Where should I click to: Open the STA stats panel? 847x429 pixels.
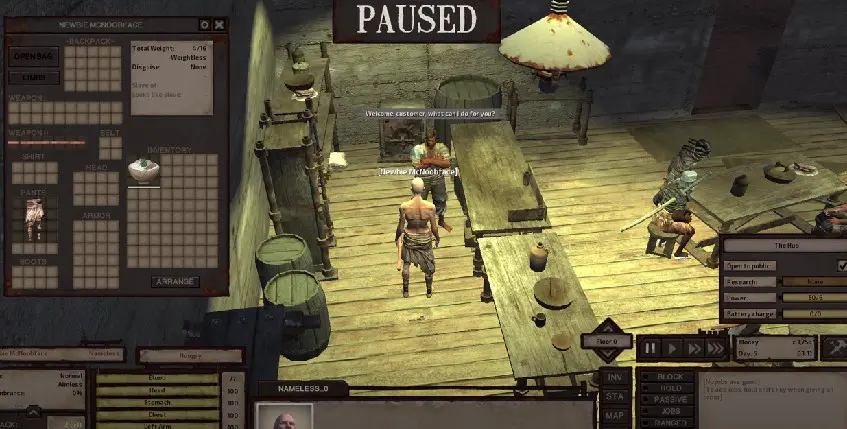tap(616, 395)
